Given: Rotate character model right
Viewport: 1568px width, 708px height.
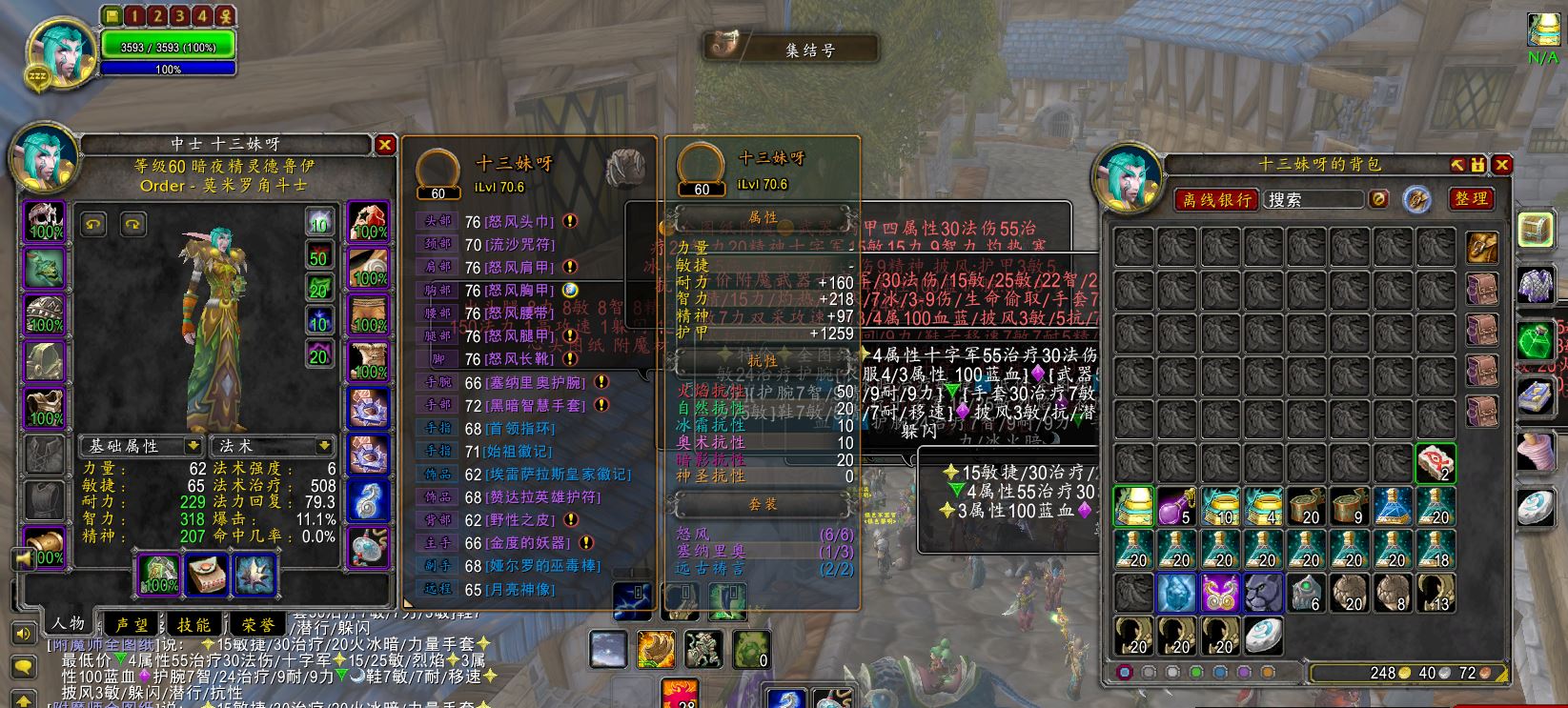Looking at the screenshot, I should (132, 224).
